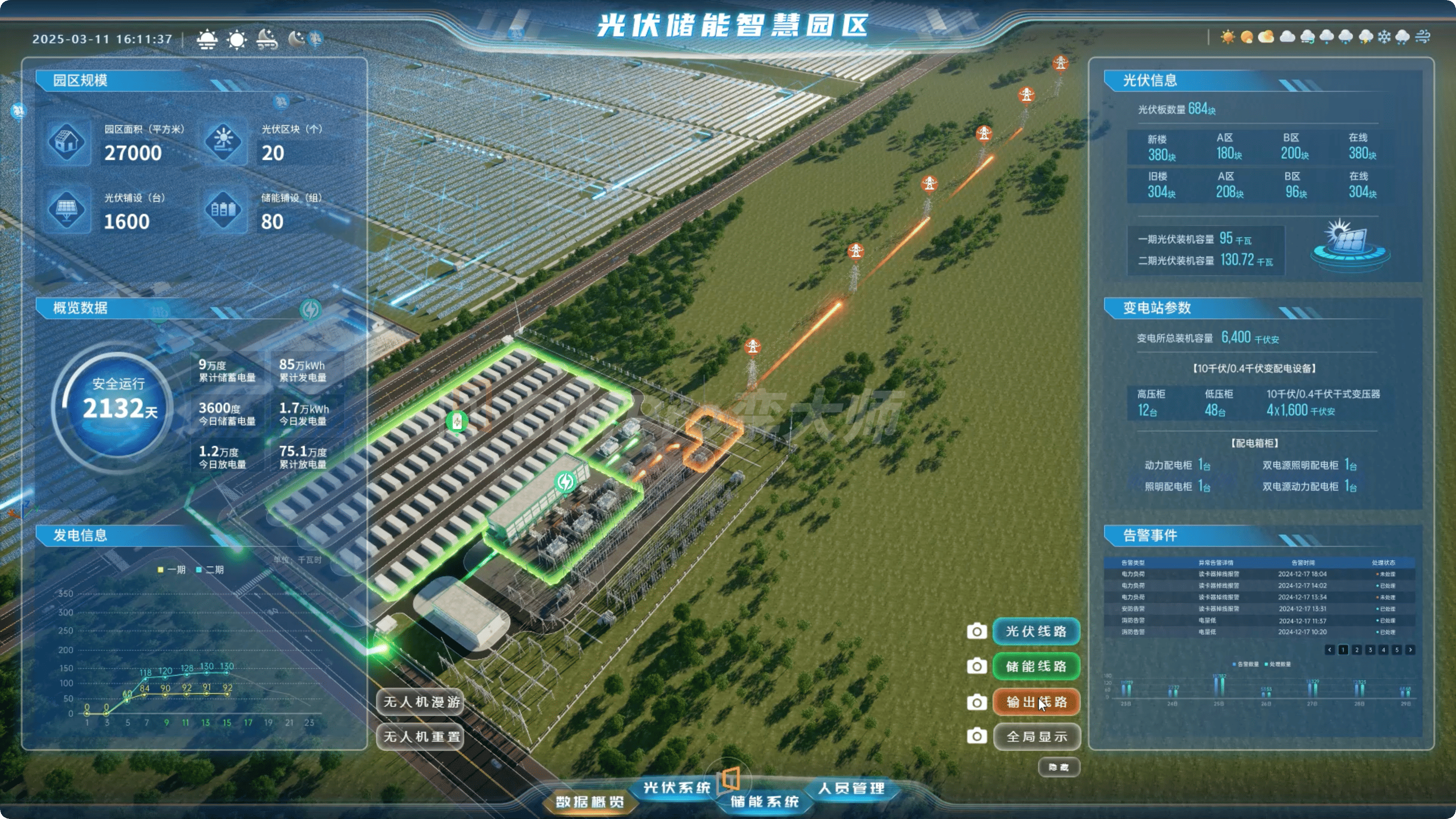This screenshot has height=819, width=1456.
Task: Open the 人员管理 tab
Action: [851, 788]
